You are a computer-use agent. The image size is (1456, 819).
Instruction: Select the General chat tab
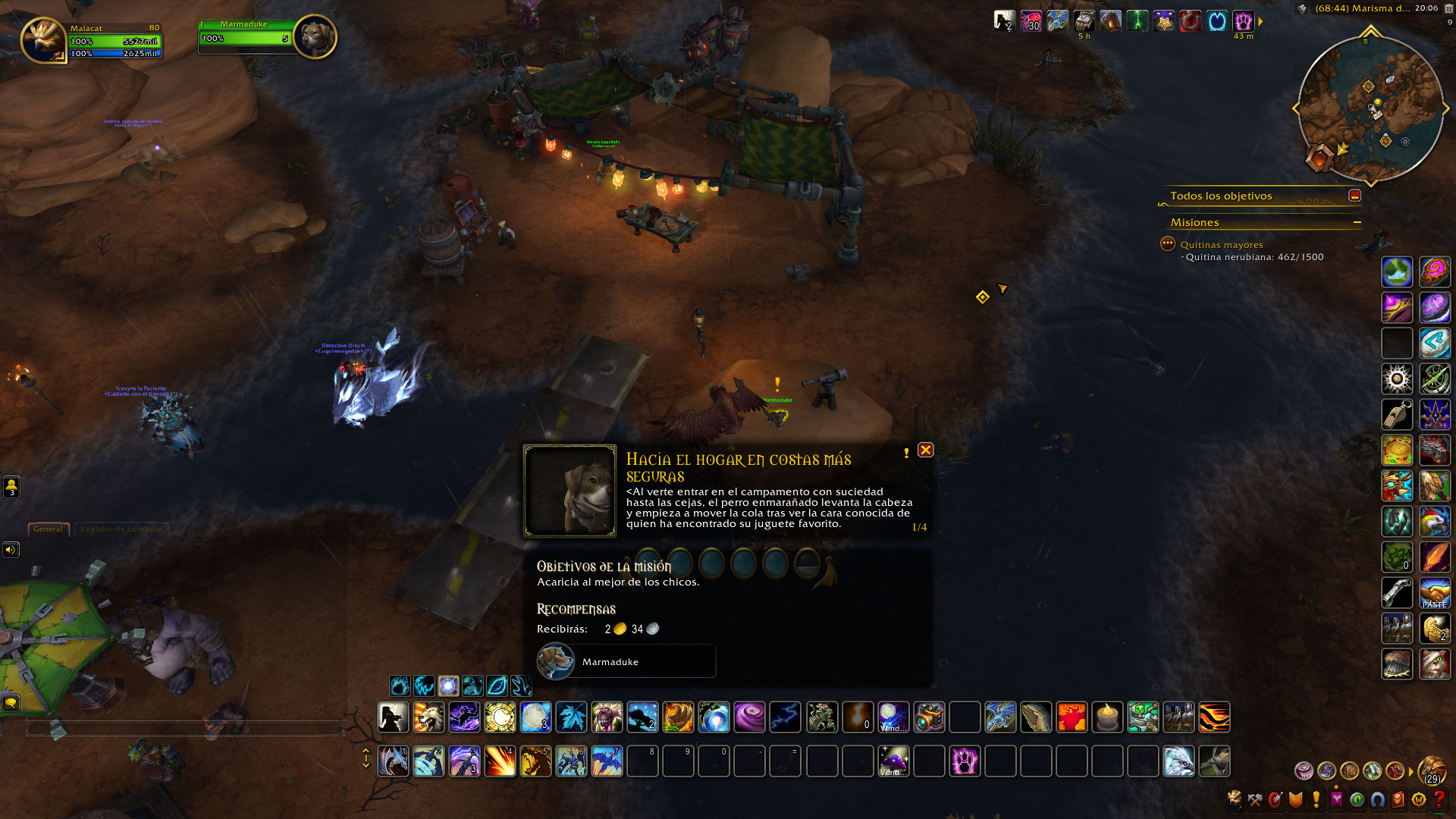[x=48, y=529]
